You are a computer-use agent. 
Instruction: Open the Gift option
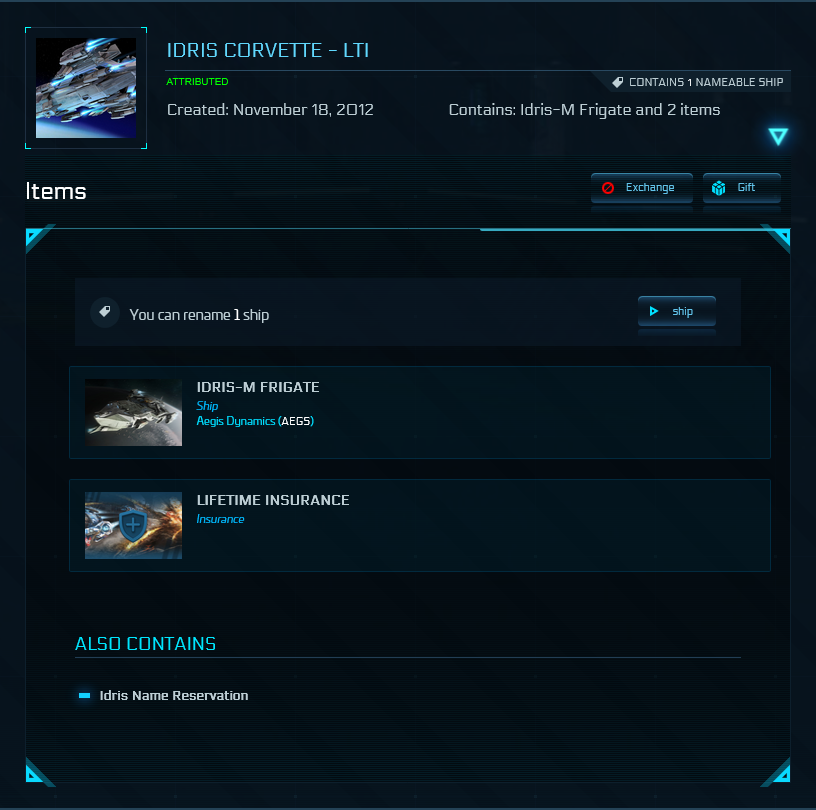pyautogui.click(x=741, y=188)
